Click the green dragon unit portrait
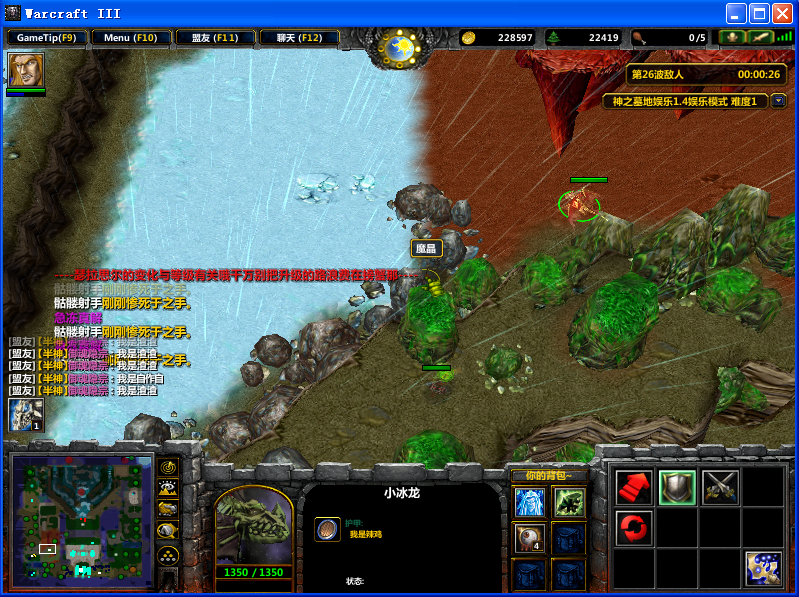Screen dimensions: 799x597 point(254,524)
